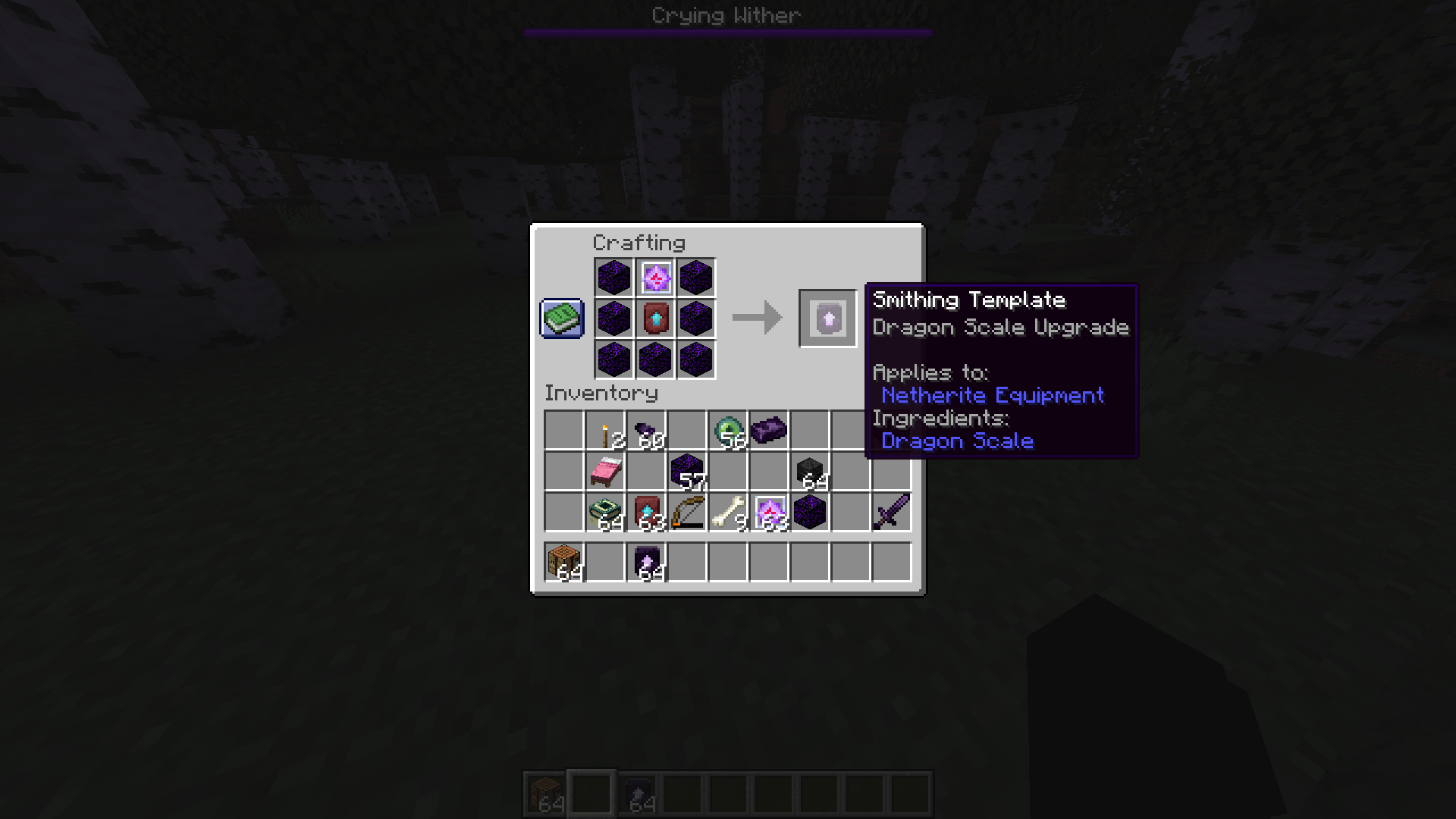1456x819 pixels.
Task: Click the top-left crying obsidian in crafting grid
Action: [614, 279]
